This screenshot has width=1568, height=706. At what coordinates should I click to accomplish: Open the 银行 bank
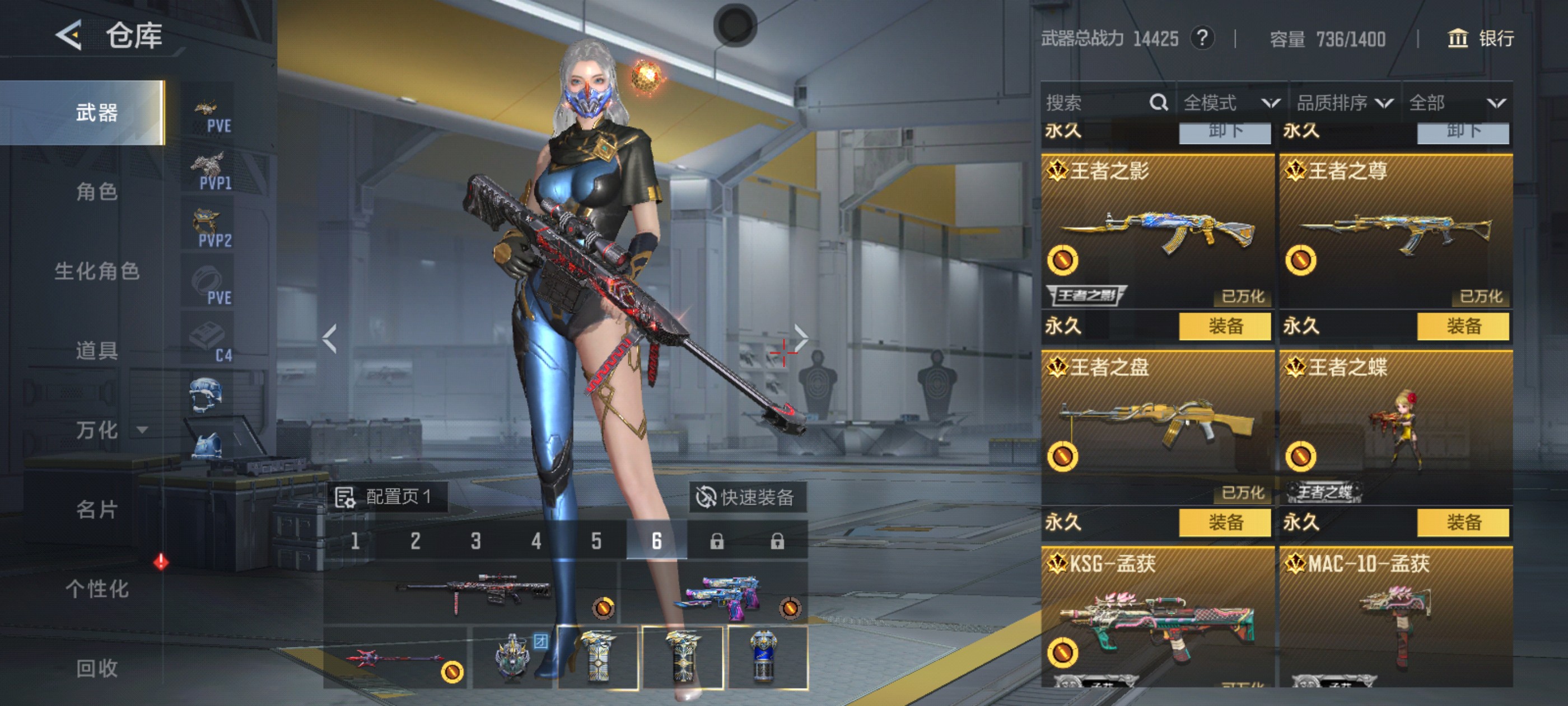(1480, 39)
